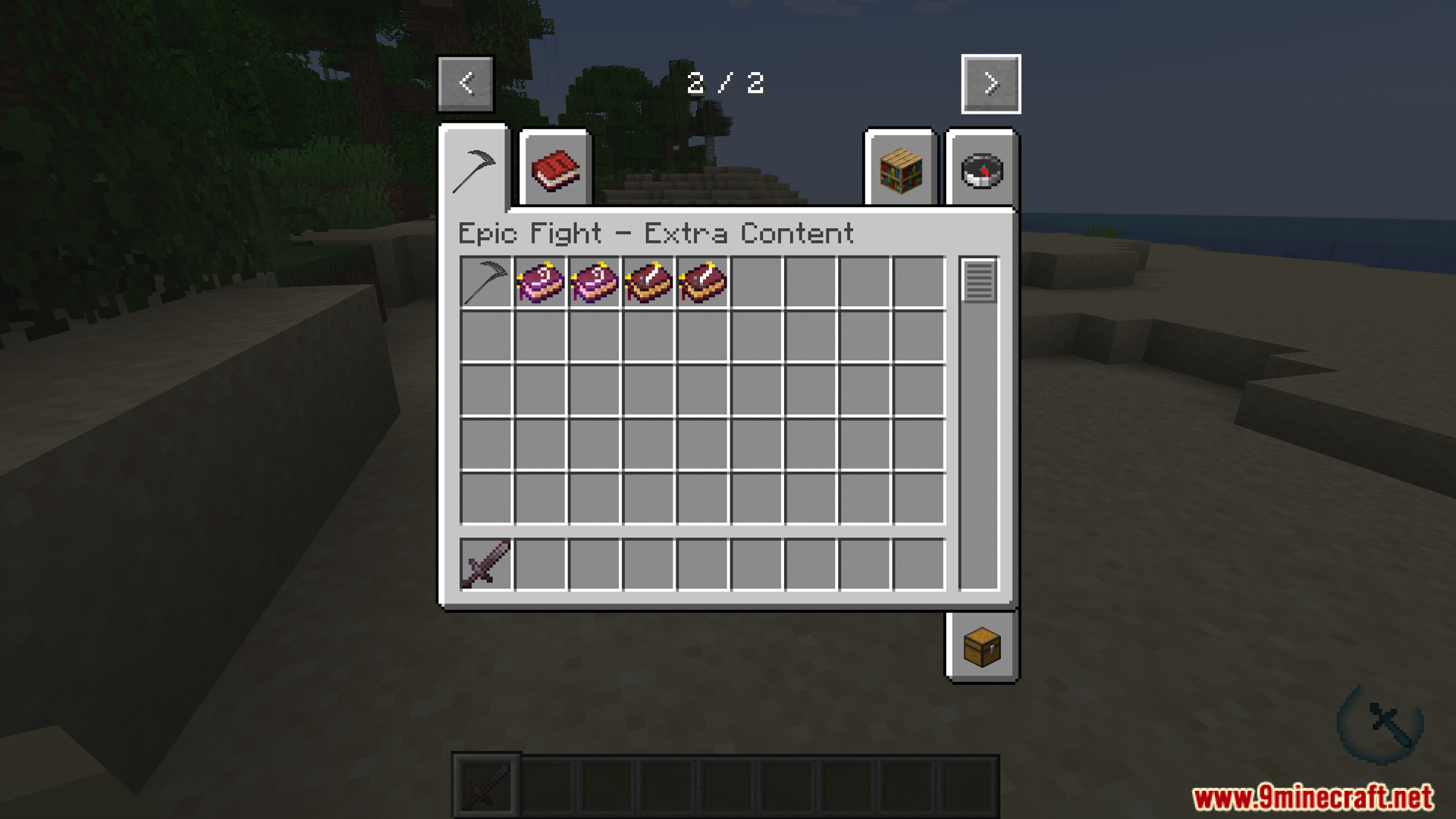1456x819 pixels.
Task: Grab the third enchanted book item
Action: coord(648,282)
